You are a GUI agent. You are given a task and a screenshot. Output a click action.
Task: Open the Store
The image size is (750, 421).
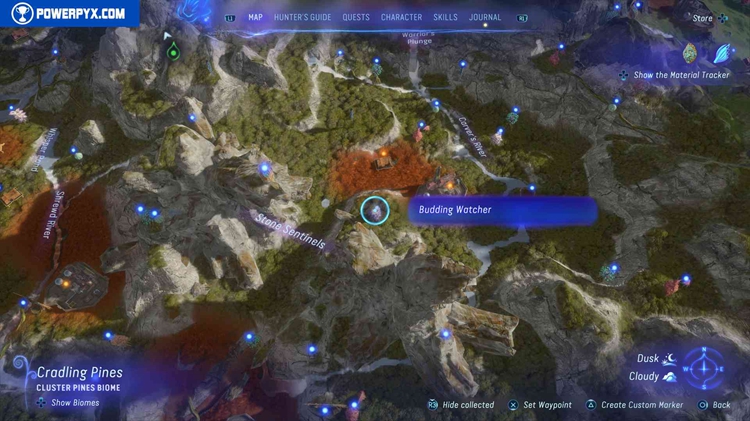pyautogui.click(x=703, y=17)
